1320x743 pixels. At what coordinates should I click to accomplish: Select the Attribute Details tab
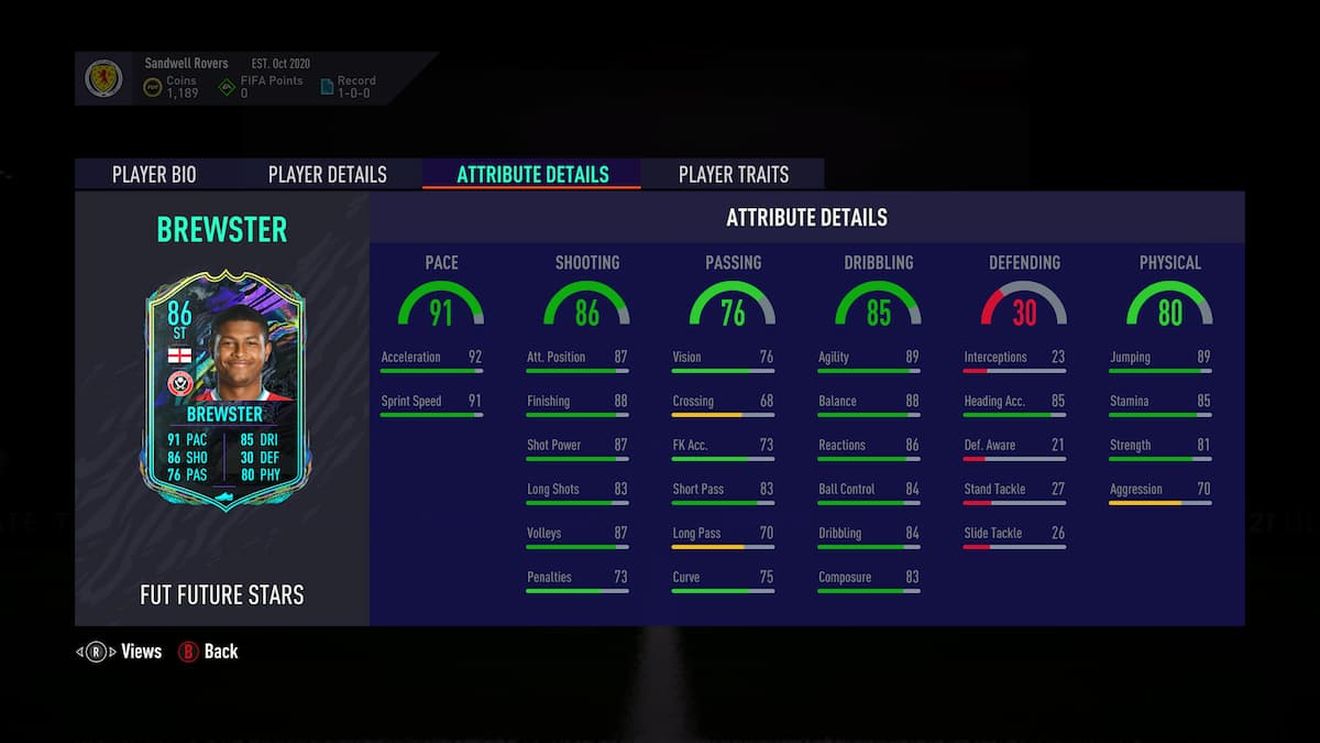click(530, 174)
